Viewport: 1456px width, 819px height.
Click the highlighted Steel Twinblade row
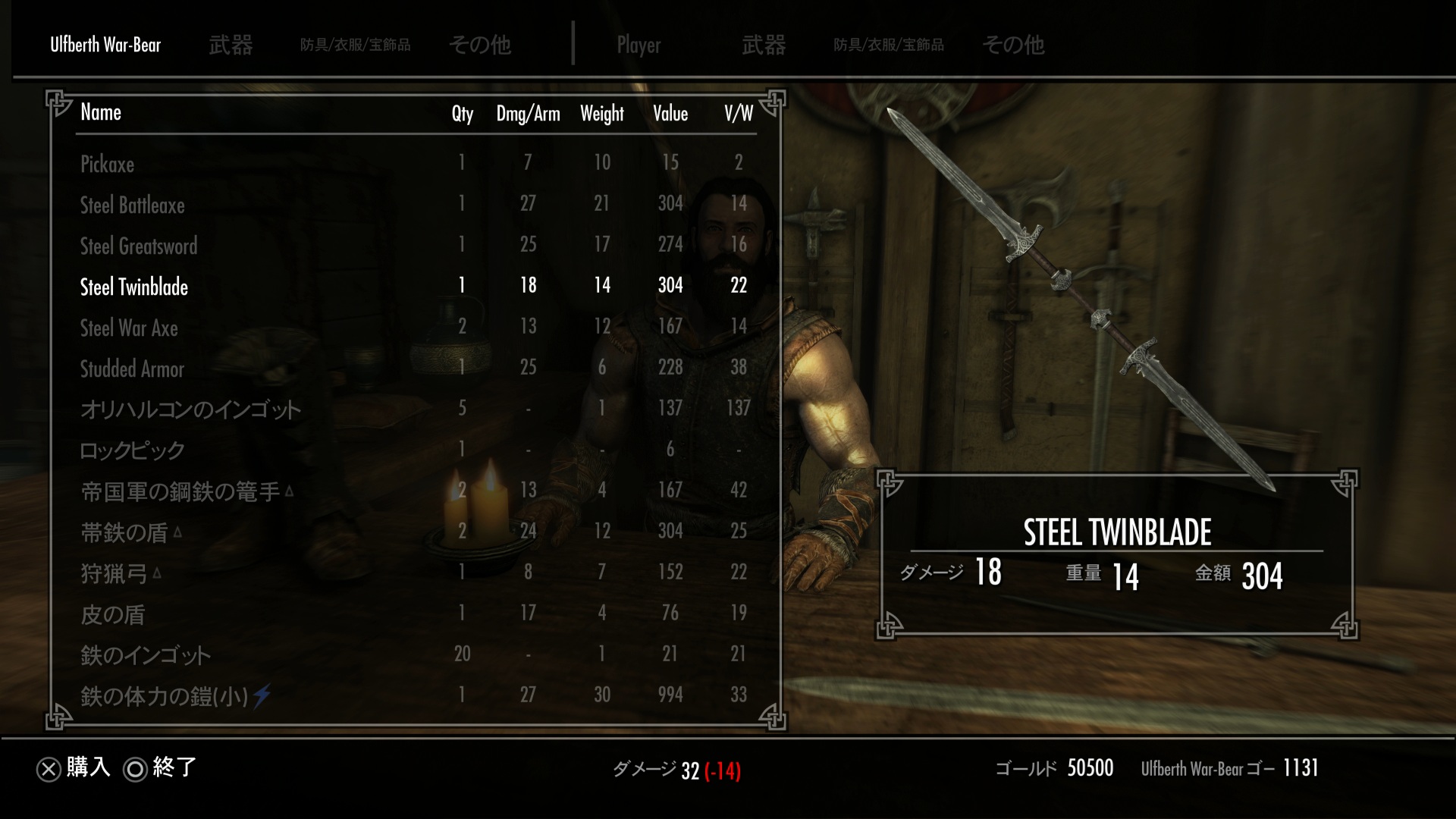(x=134, y=287)
